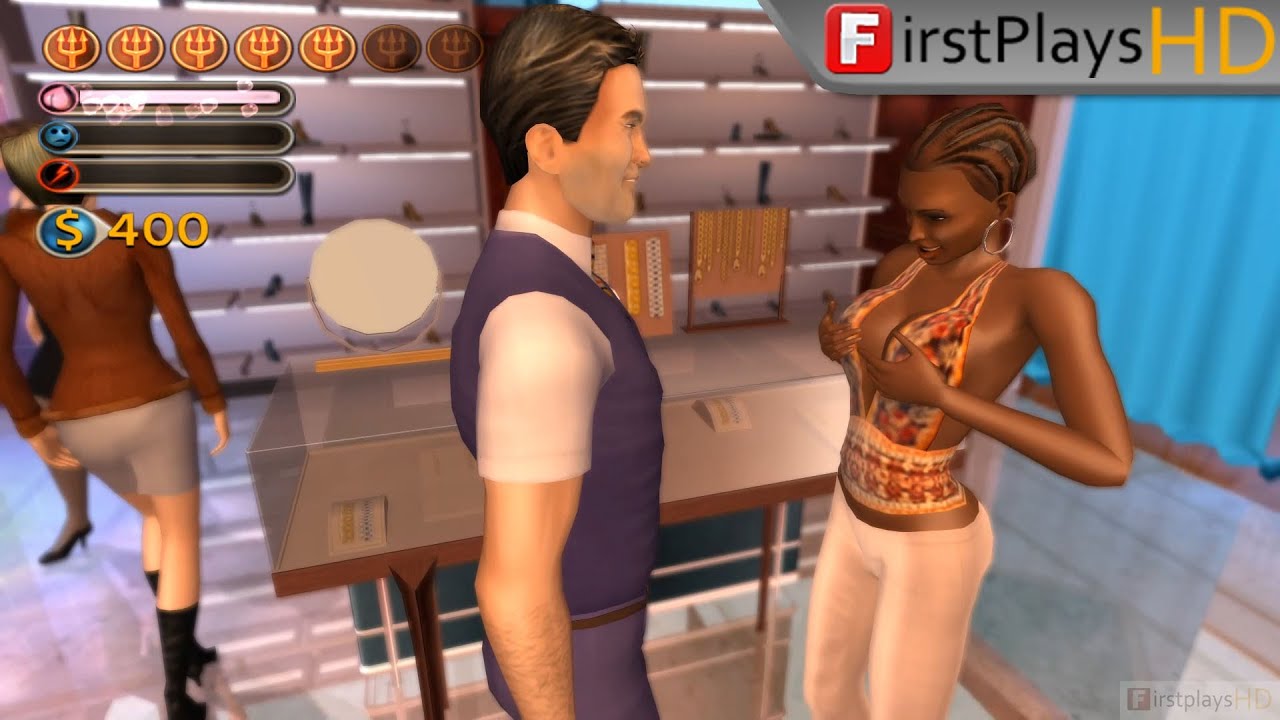Select the blue sad-face mood icon
The height and width of the screenshot is (720, 1280).
point(58,137)
